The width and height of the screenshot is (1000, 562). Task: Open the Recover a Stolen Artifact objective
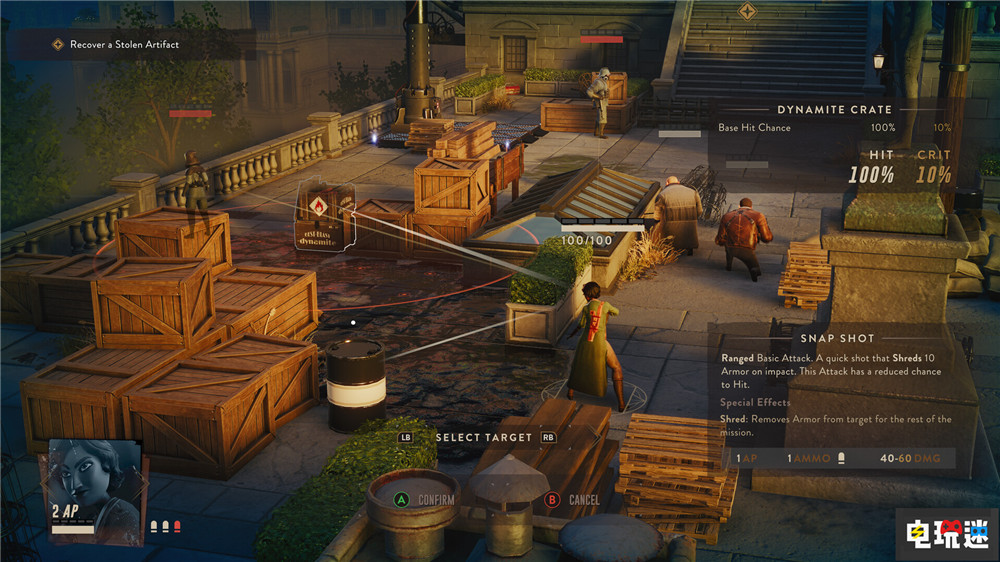point(124,45)
